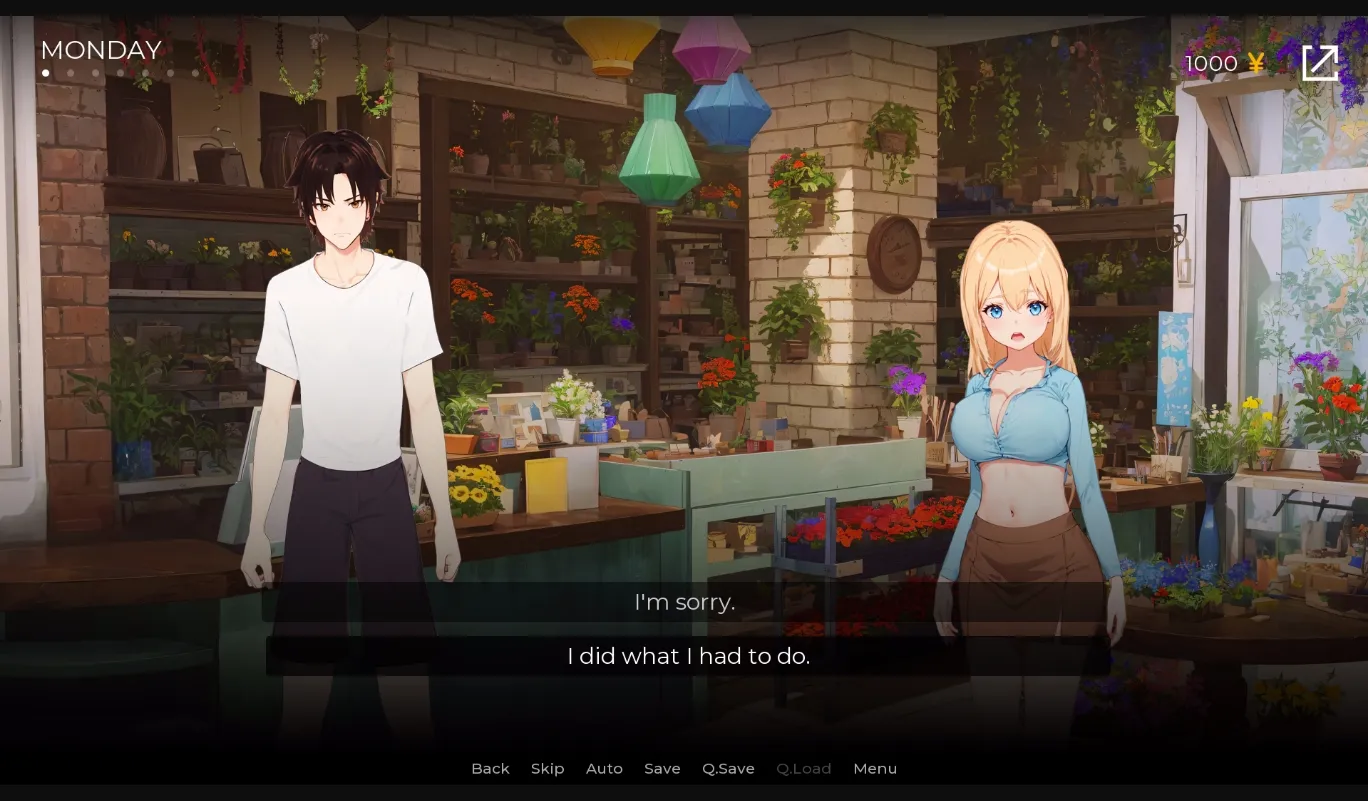Choose the 'I'm sorry.' response

(x=684, y=602)
